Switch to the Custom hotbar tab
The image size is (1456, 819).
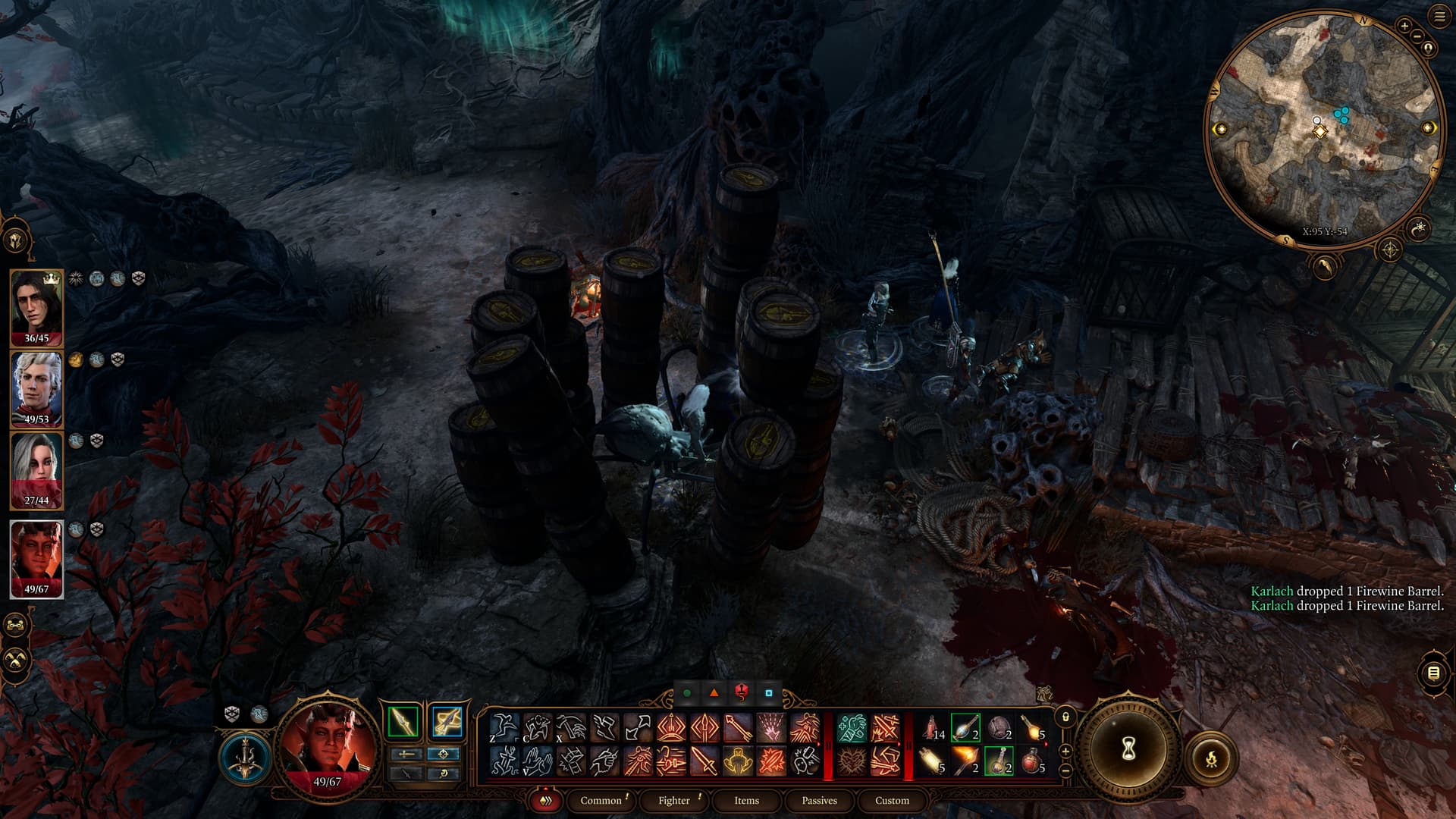coord(892,800)
